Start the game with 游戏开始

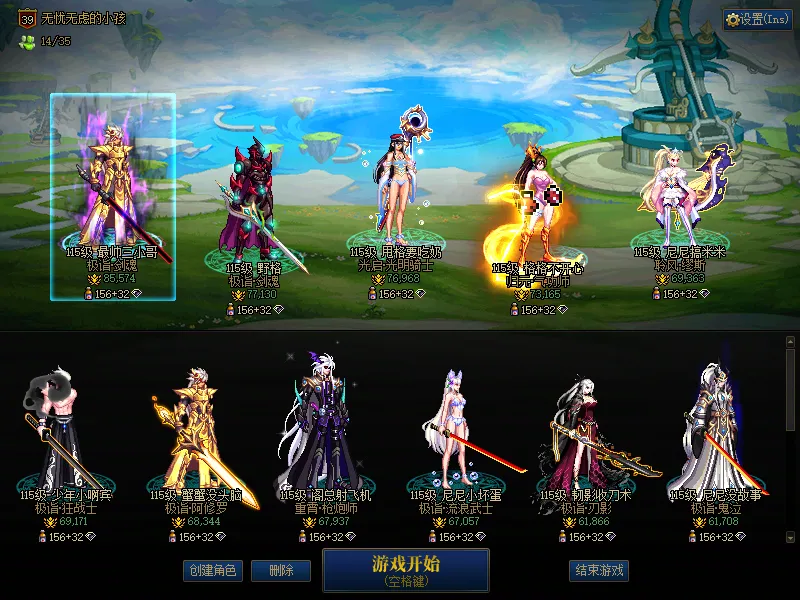point(405,569)
